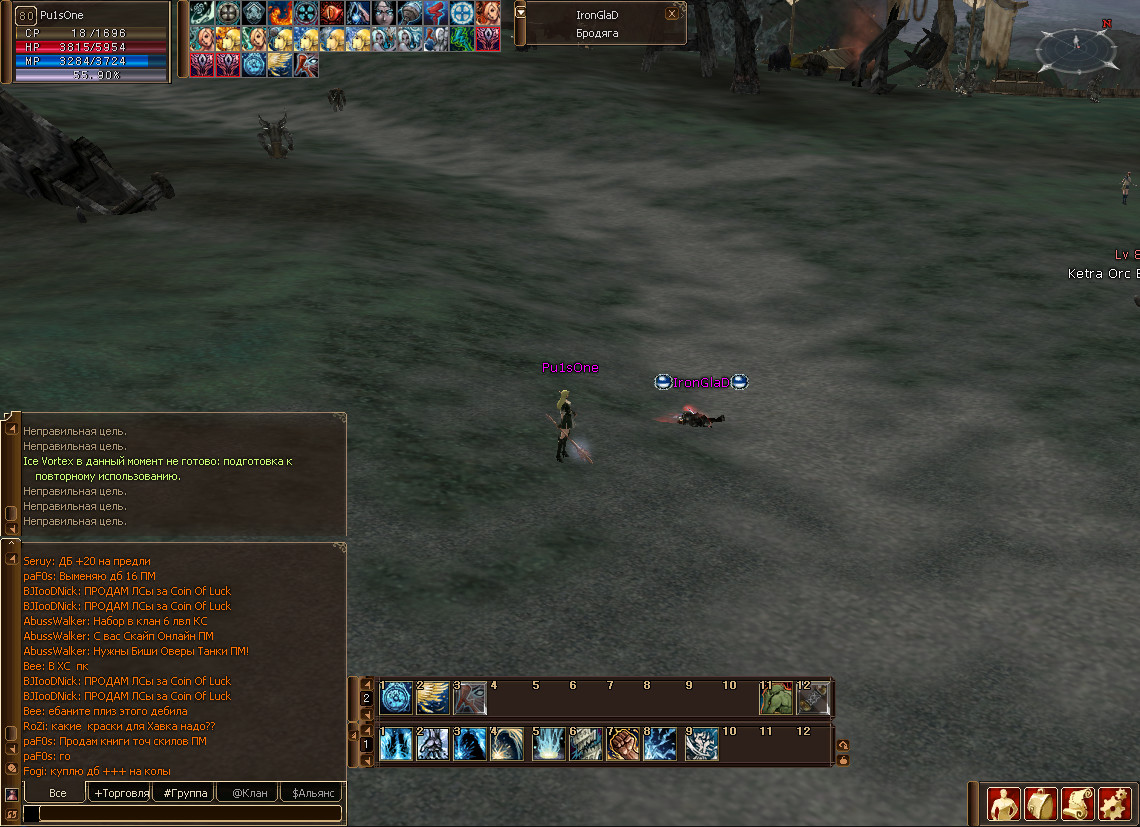This screenshot has width=1140, height=827.
Task: Open the scroll icon in the menu bar
Action: (x=1077, y=803)
